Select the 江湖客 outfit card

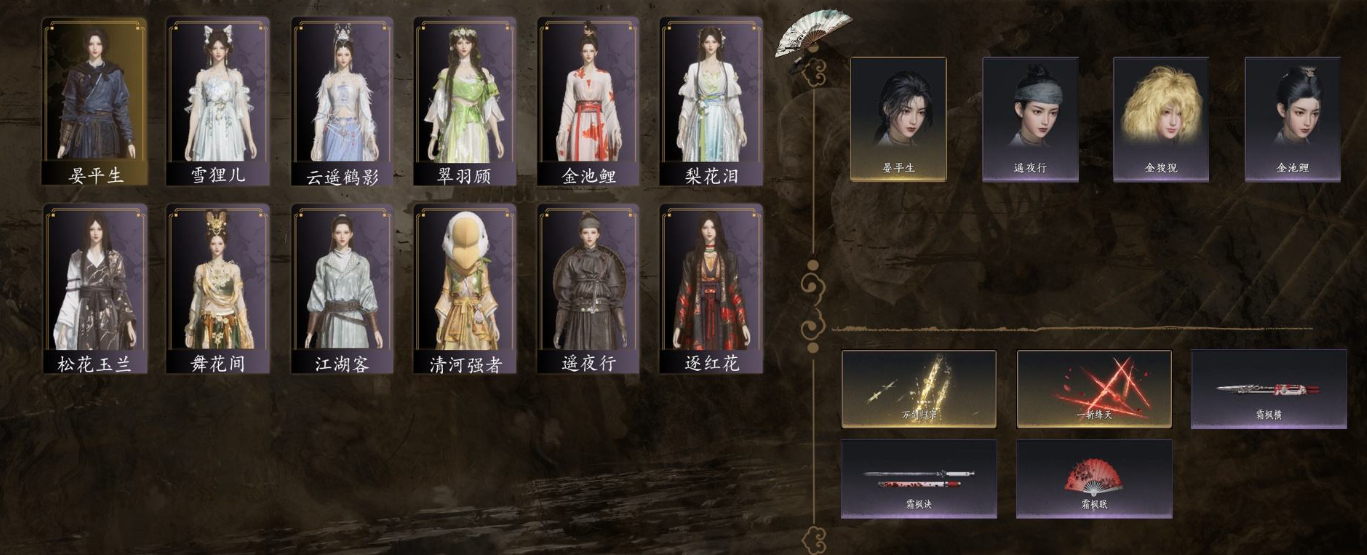[x=341, y=289]
